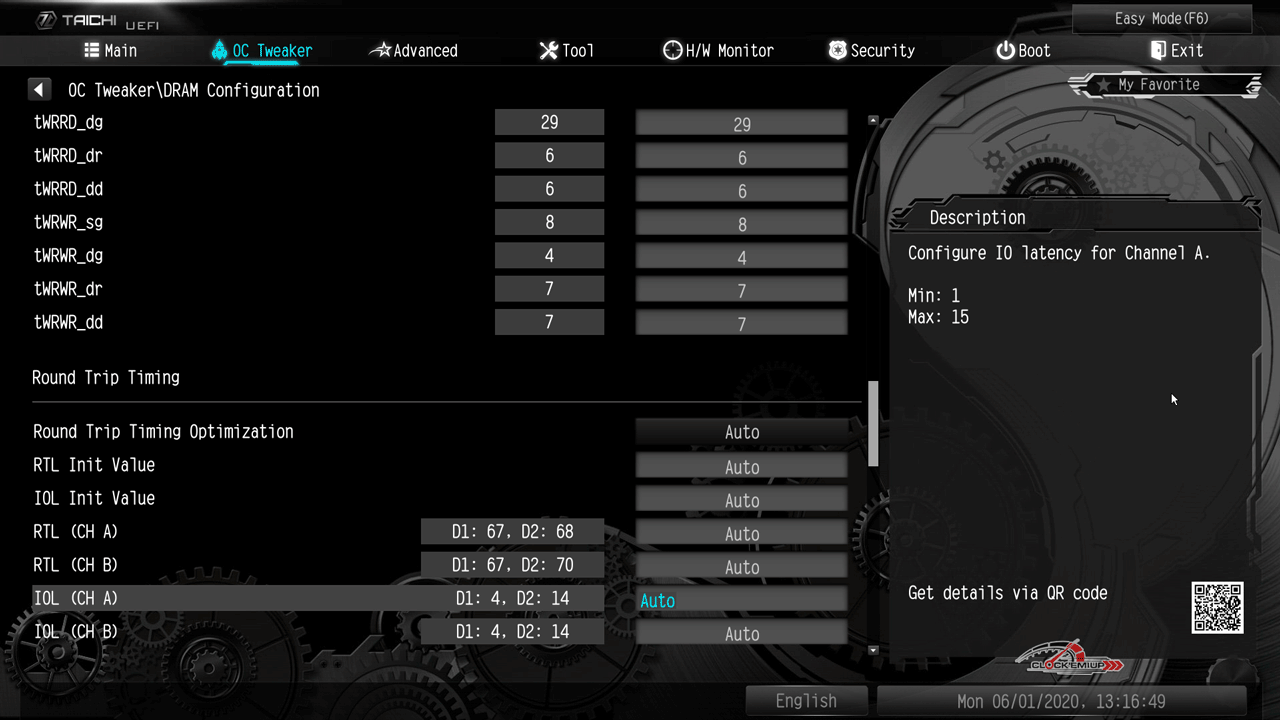Select the RTL (CH A) setting field

point(741,534)
